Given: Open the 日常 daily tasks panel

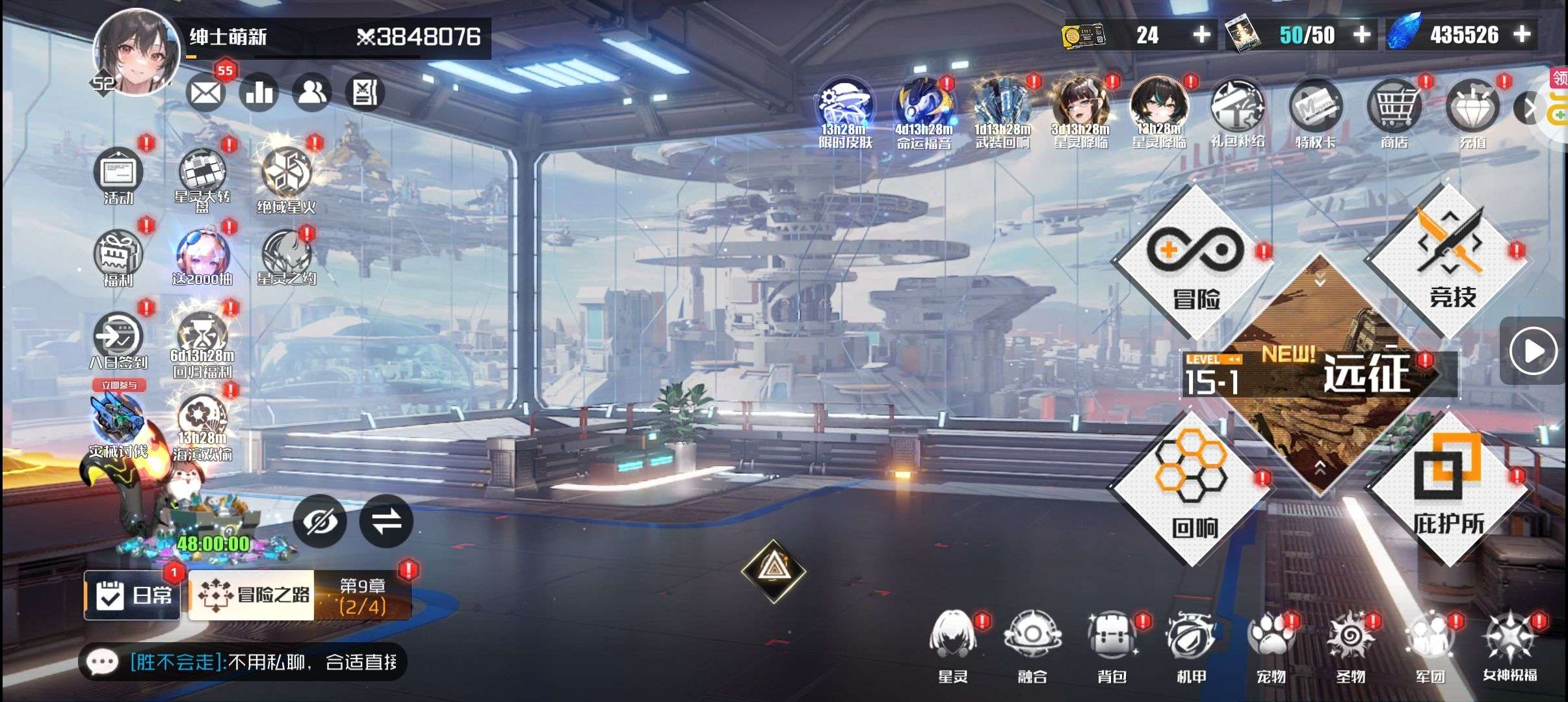Looking at the screenshot, I should pos(133,595).
